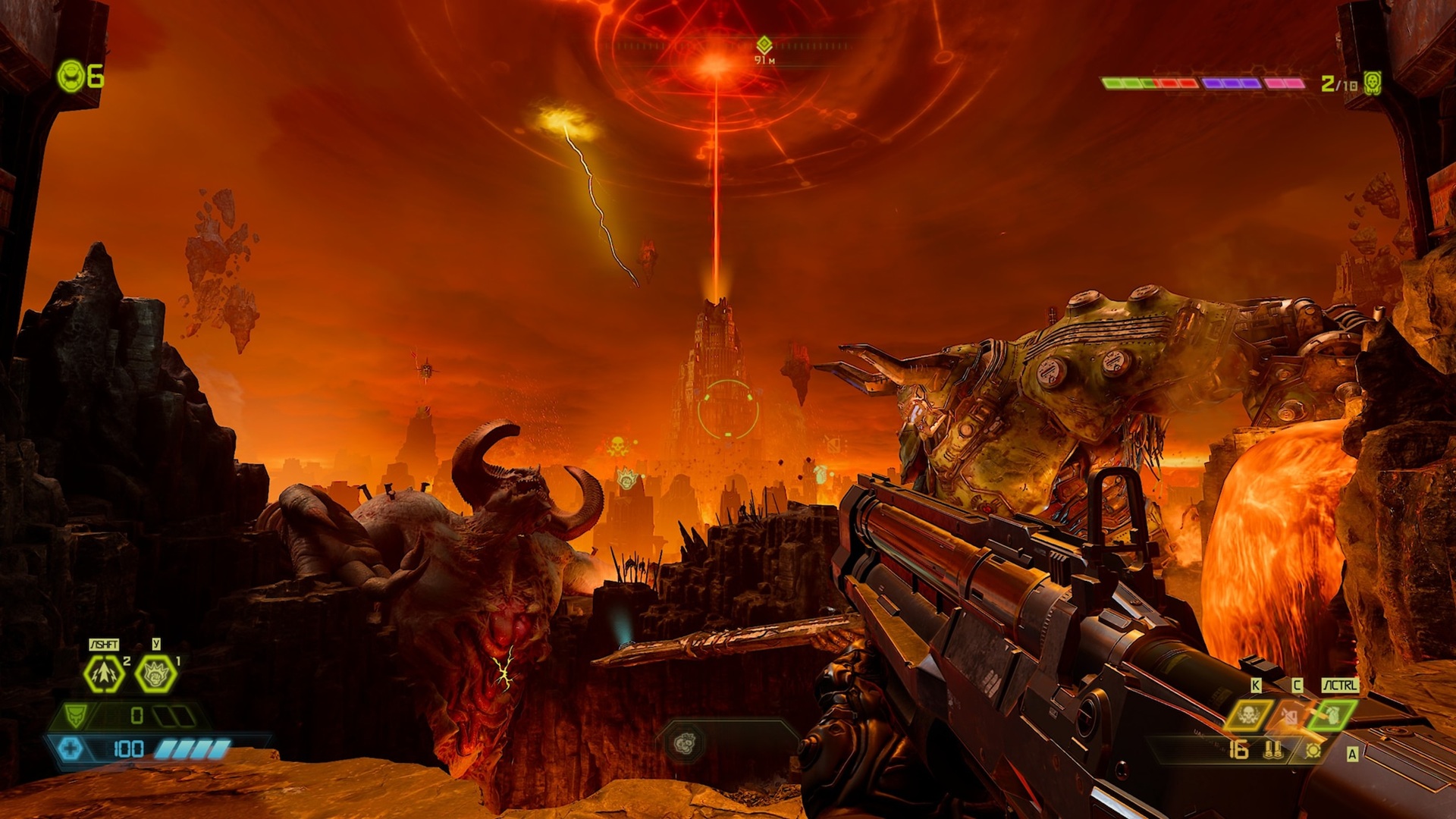Use the Flame Belch icon
The height and width of the screenshot is (819, 1456).
[x=1291, y=714]
